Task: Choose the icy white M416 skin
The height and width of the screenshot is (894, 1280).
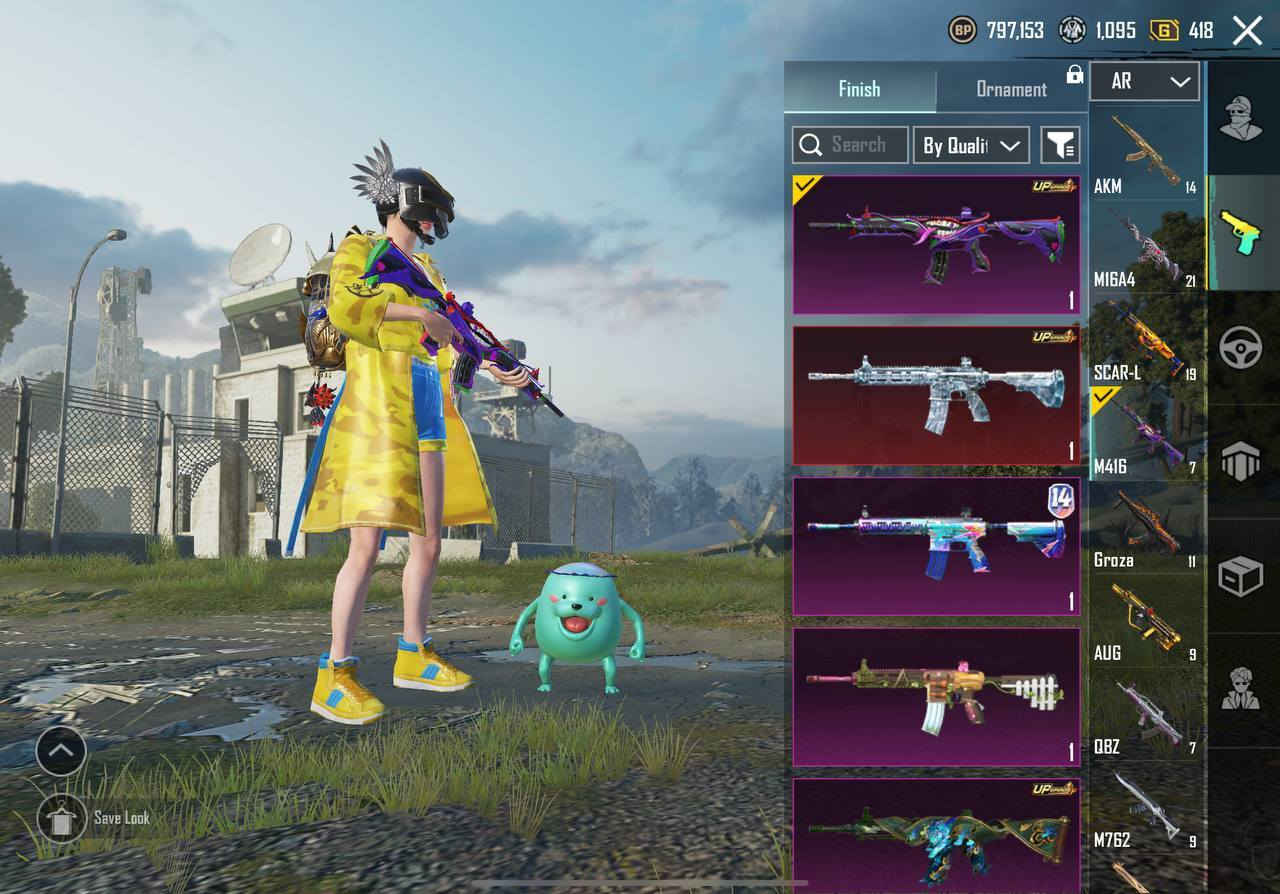Action: tap(936, 395)
